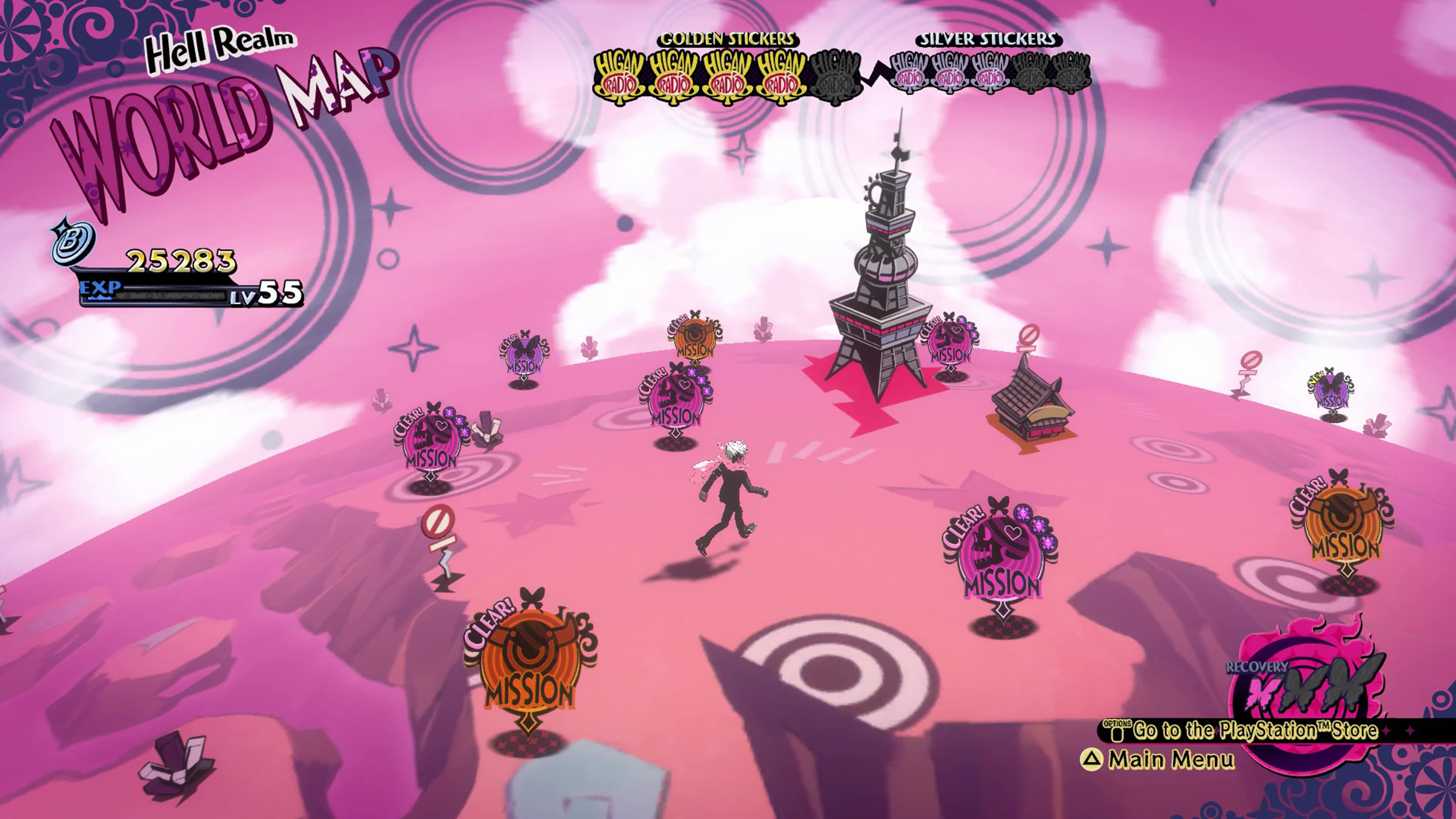Screen dimensions: 1456x819
Task: Select the NEW purple butterfly mission marker
Action: click(x=1332, y=391)
